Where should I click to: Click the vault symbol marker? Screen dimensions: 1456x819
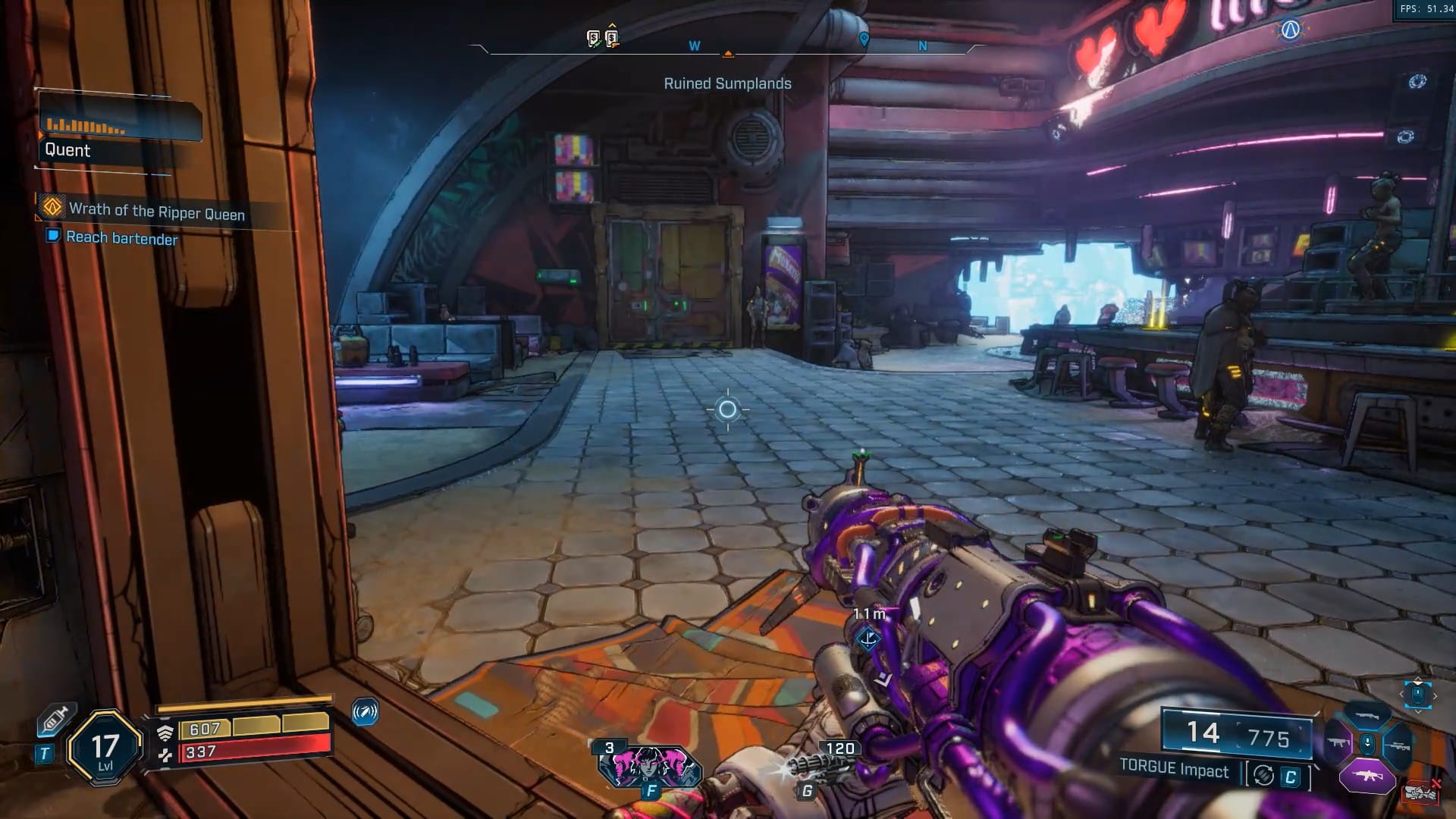click(x=1290, y=30)
